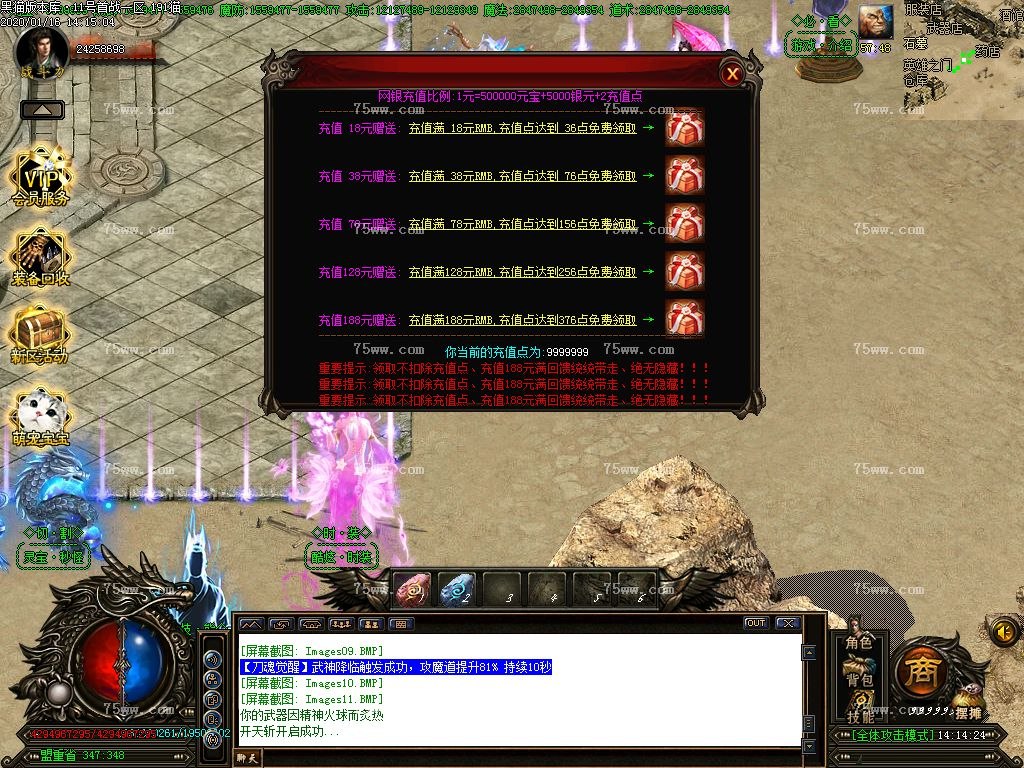Open the cute pet baby cat icon
Viewport: 1024px width, 768px height.
coord(40,416)
